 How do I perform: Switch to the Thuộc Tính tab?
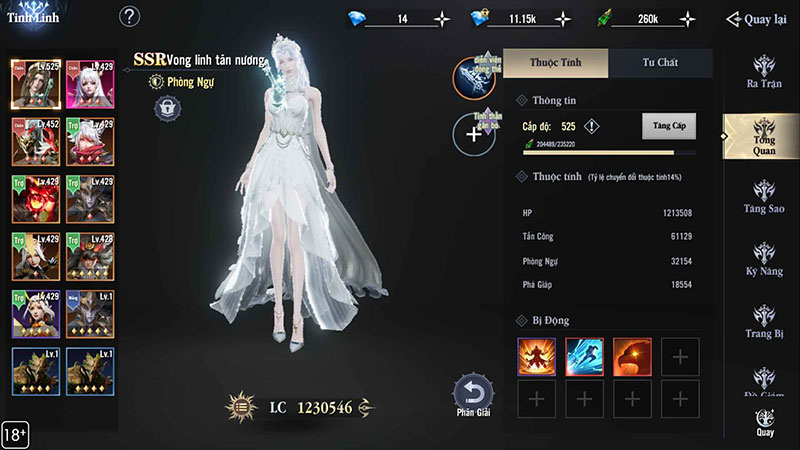556,62
